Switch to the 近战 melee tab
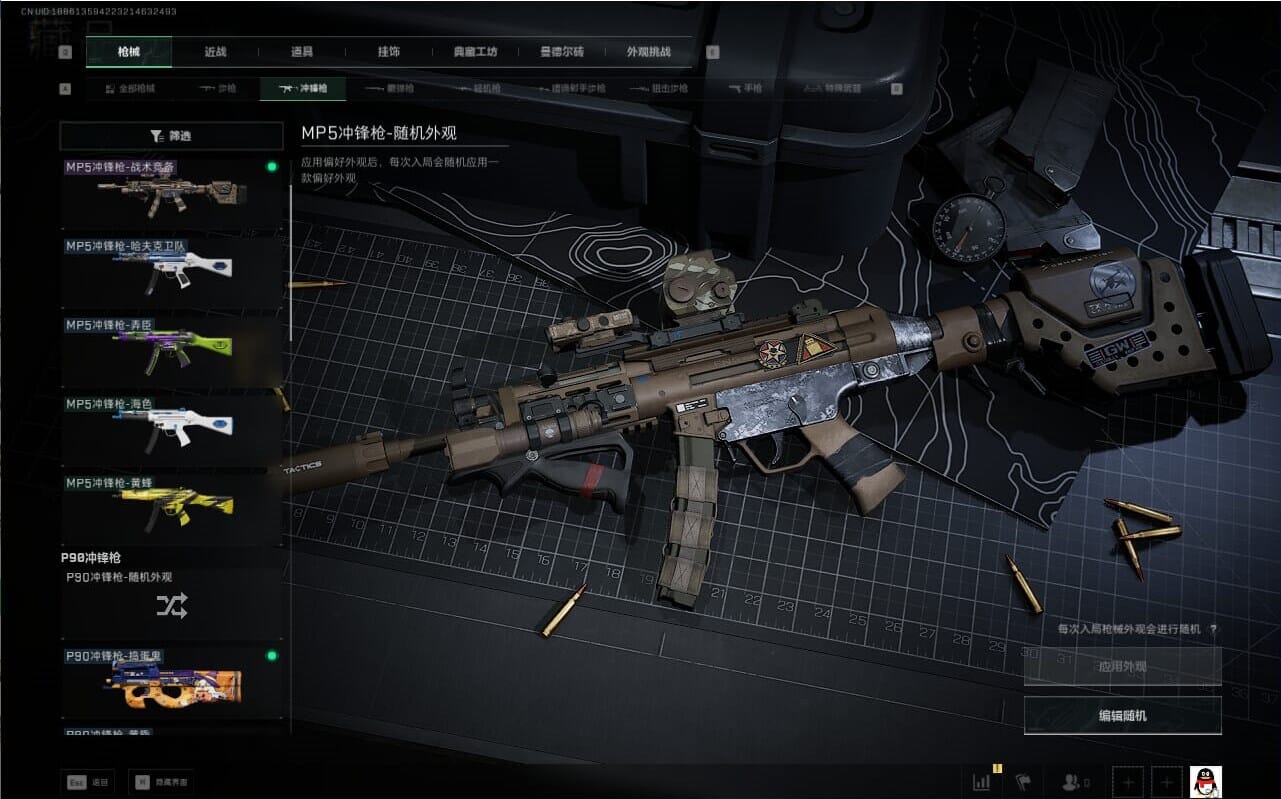 click(215, 52)
